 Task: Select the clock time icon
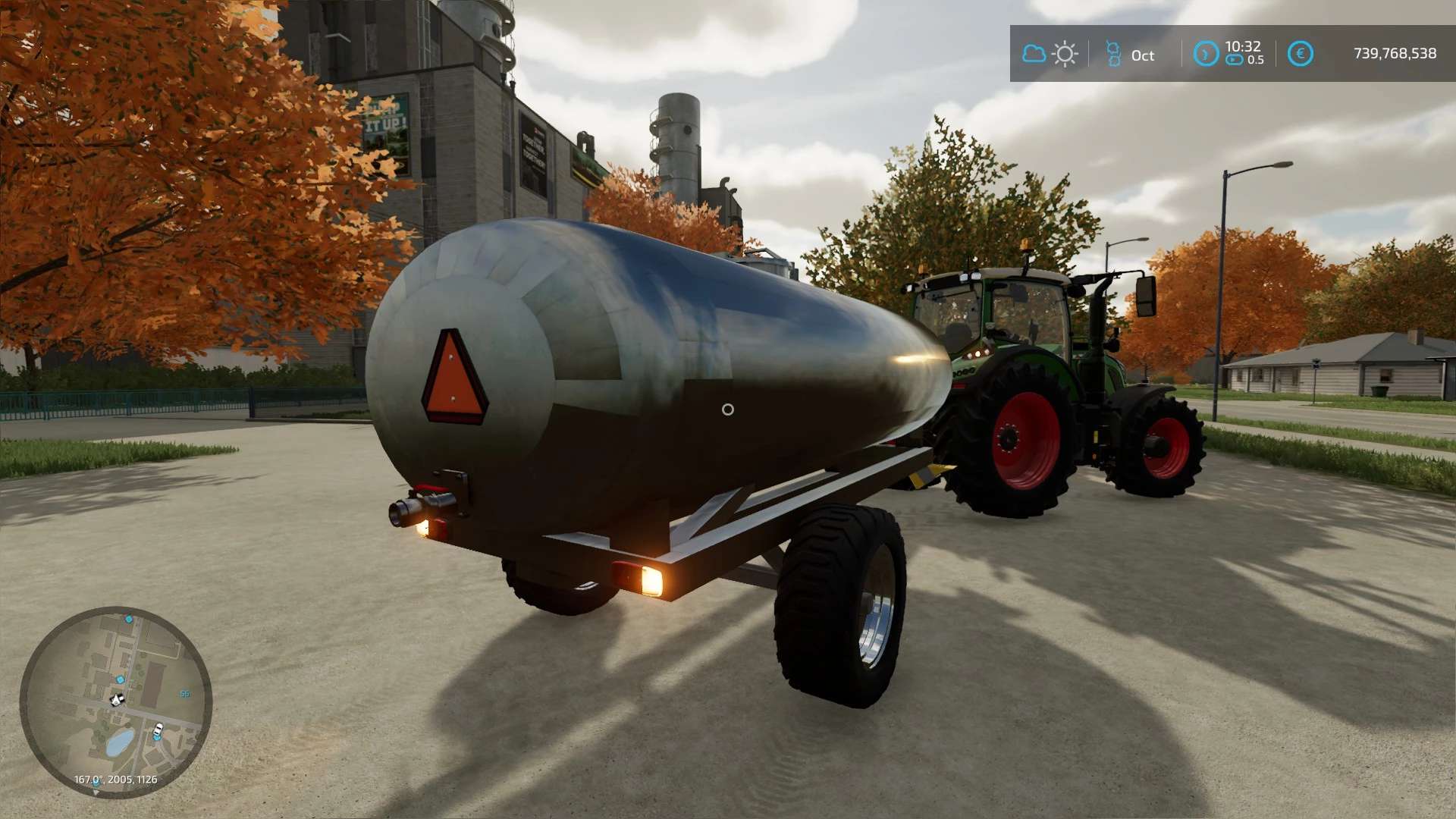[x=1206, y=54]
